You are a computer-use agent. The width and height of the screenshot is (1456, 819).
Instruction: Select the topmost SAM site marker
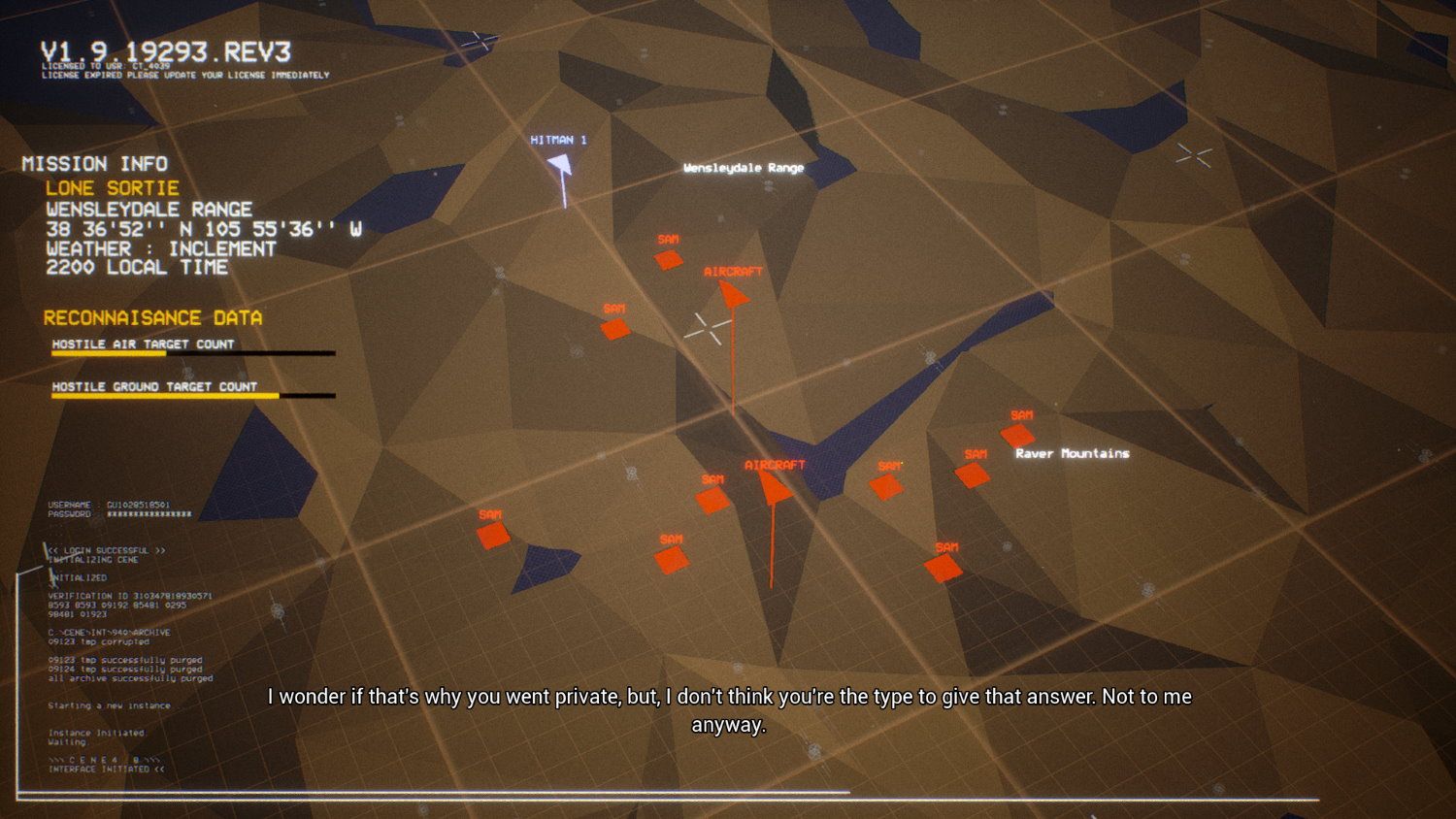[670, 260]
